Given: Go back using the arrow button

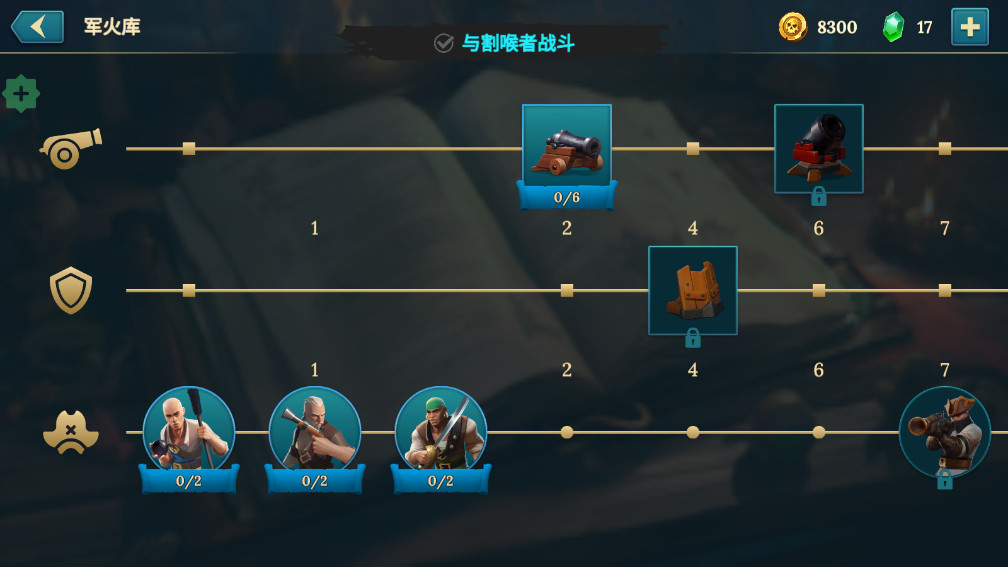Looking at the screenshot, I should [37, 27].
